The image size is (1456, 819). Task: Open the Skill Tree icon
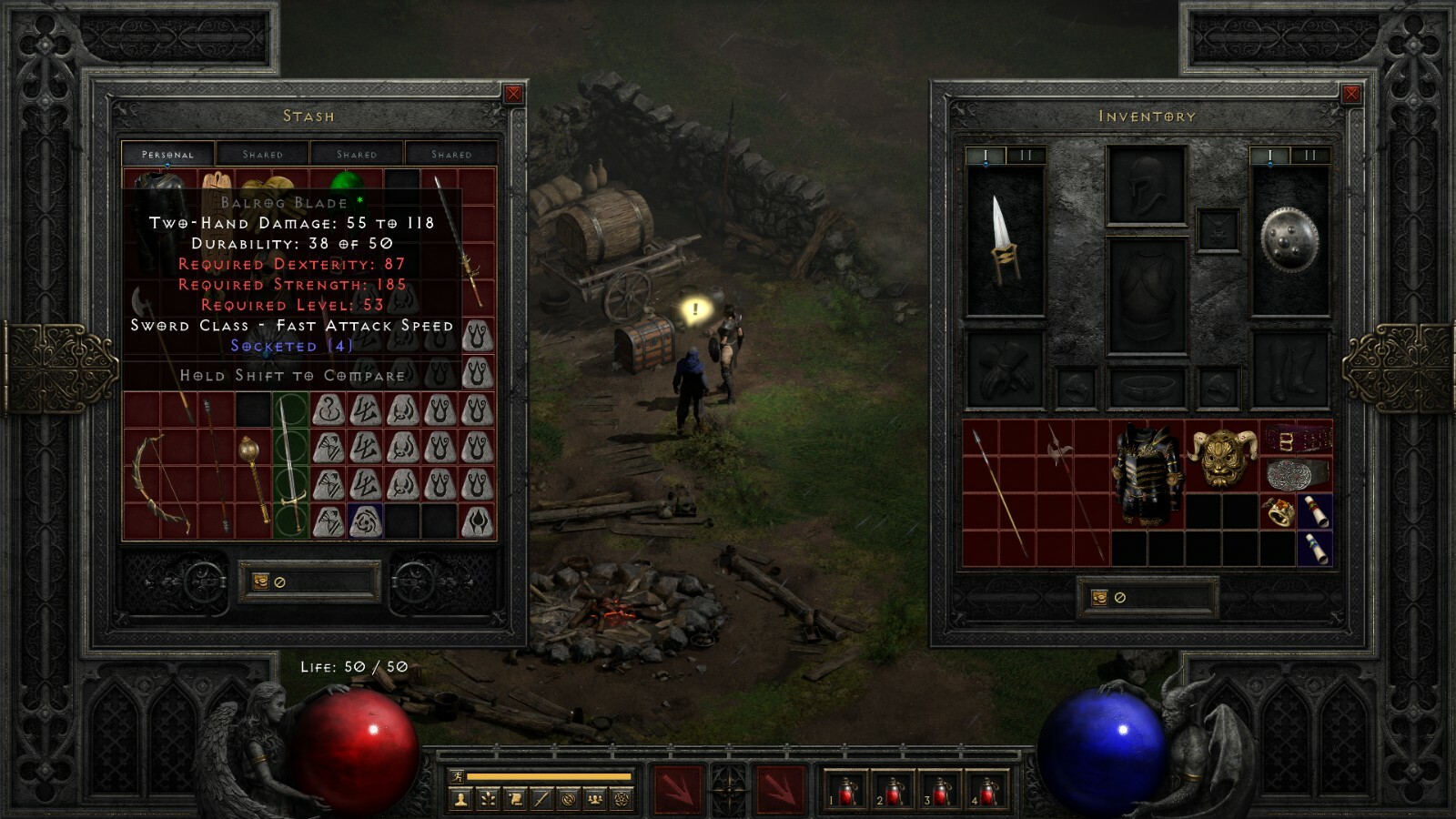pyautogui.click(x=487, y=798)
